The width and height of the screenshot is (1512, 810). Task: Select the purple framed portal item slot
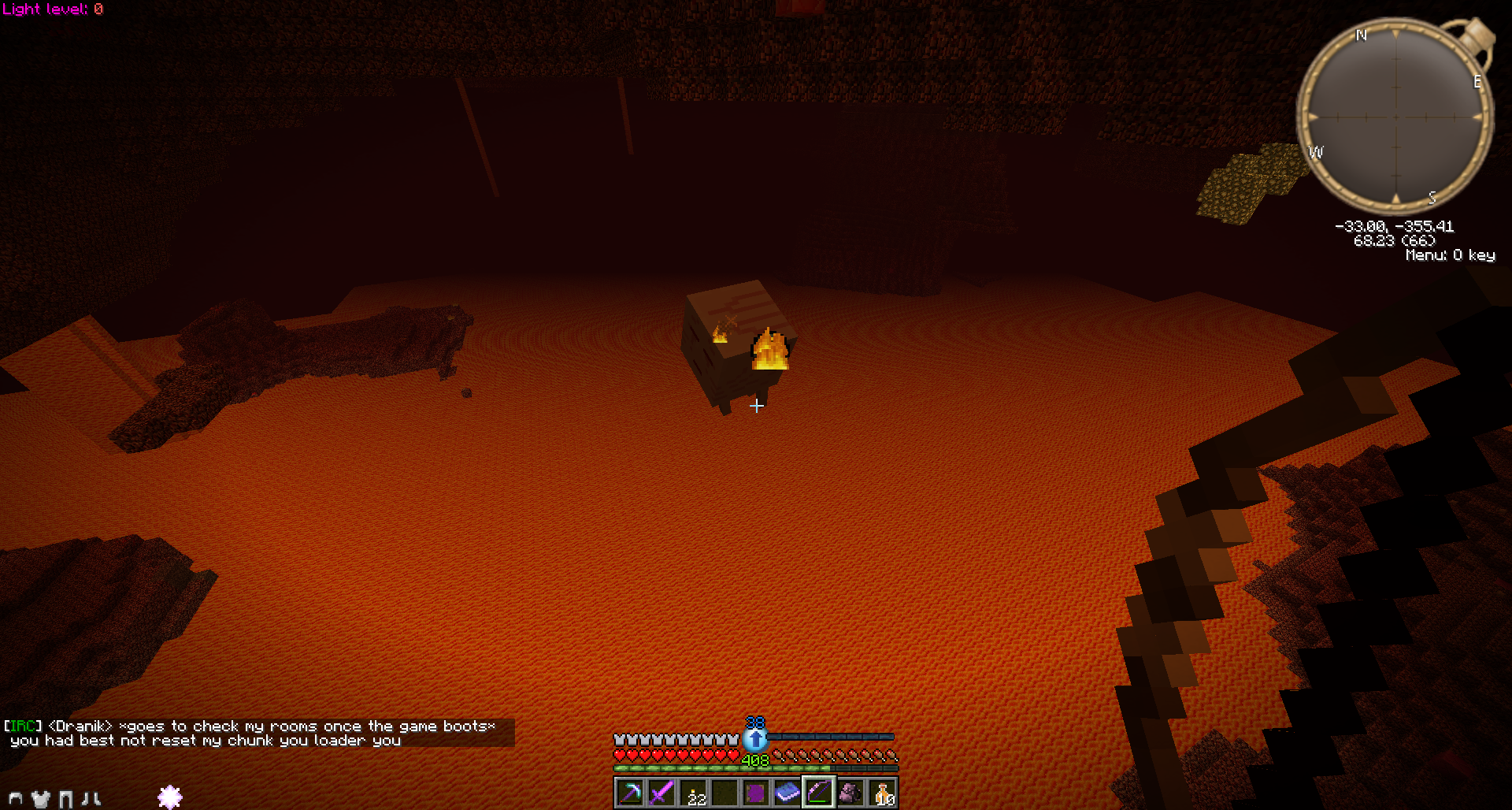pos(755,793)
